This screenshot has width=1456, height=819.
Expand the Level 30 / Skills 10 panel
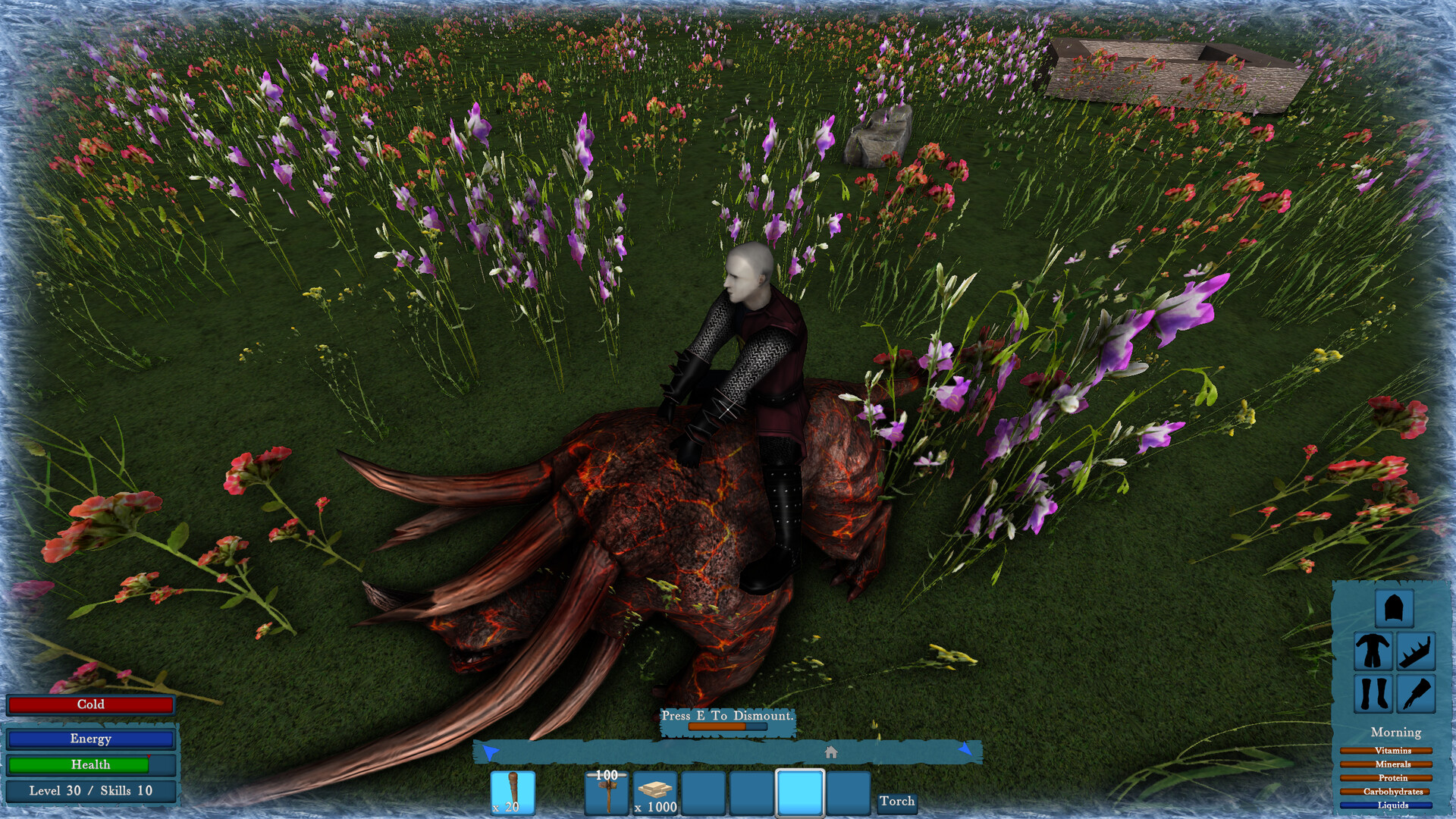pyautogui.click(x=90, y=790)
